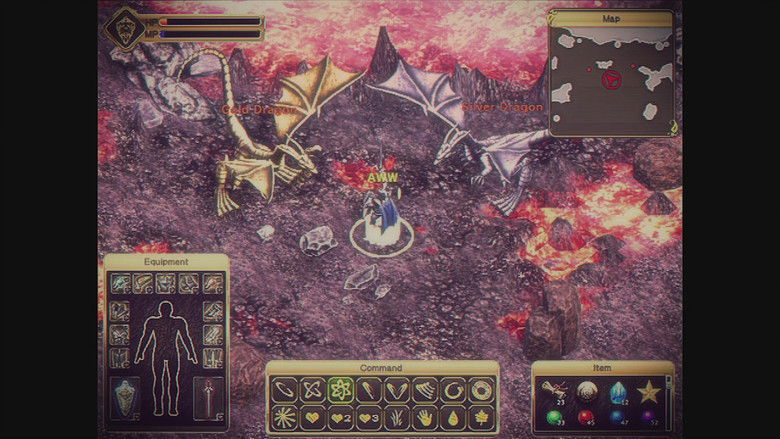Viewport: 780px width, 439px height.
Task: Use the red orb potion
Action: (x=585, y=418)
